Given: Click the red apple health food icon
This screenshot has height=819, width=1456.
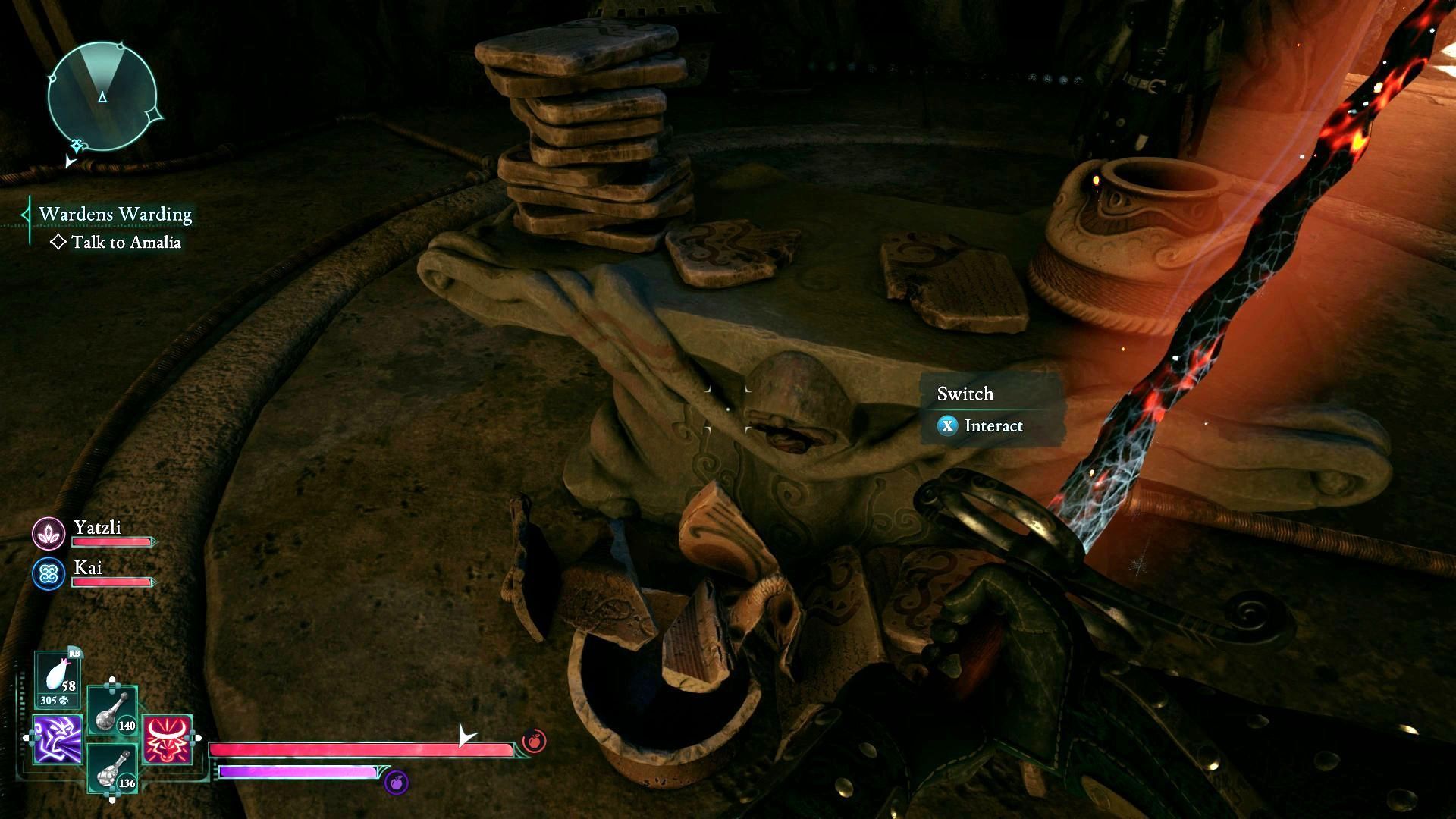Looking at the screenshot, I should [534, 741].
